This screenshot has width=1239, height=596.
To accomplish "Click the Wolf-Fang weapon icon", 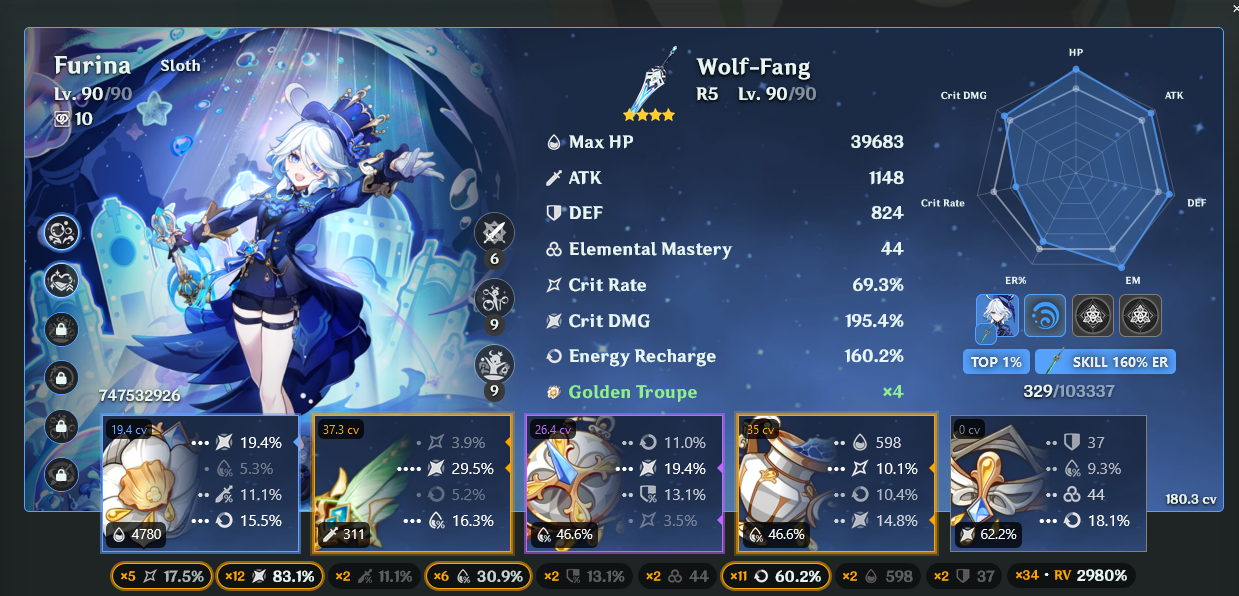I will pos(648,84).
